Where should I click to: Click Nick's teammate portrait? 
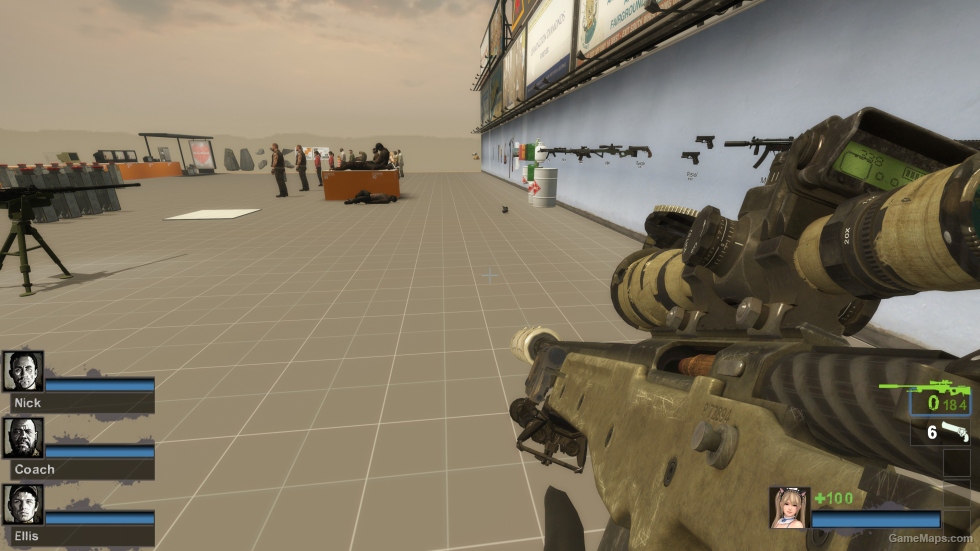click(x=23, y=371)
